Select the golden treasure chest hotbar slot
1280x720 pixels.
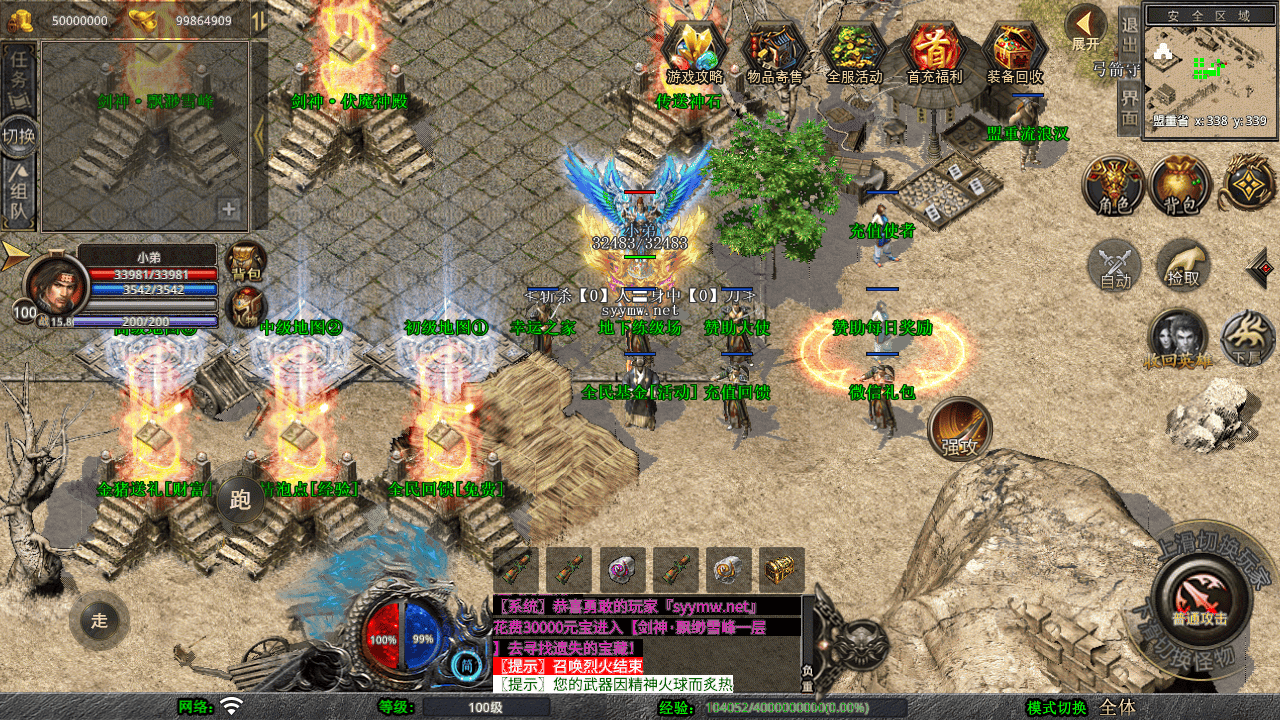pyautogui.click(x=781, y=570)
